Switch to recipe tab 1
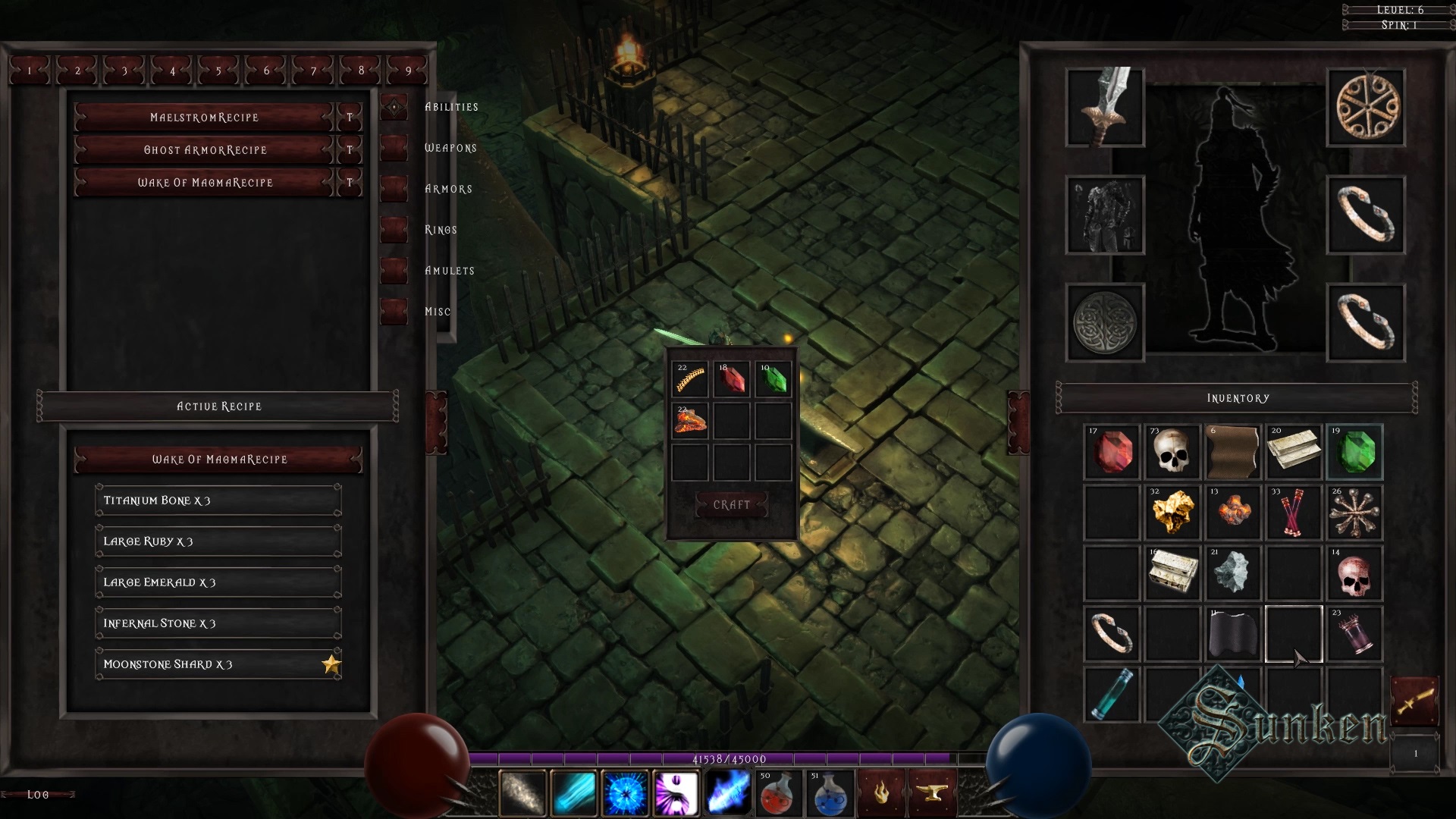 (30, 70)
